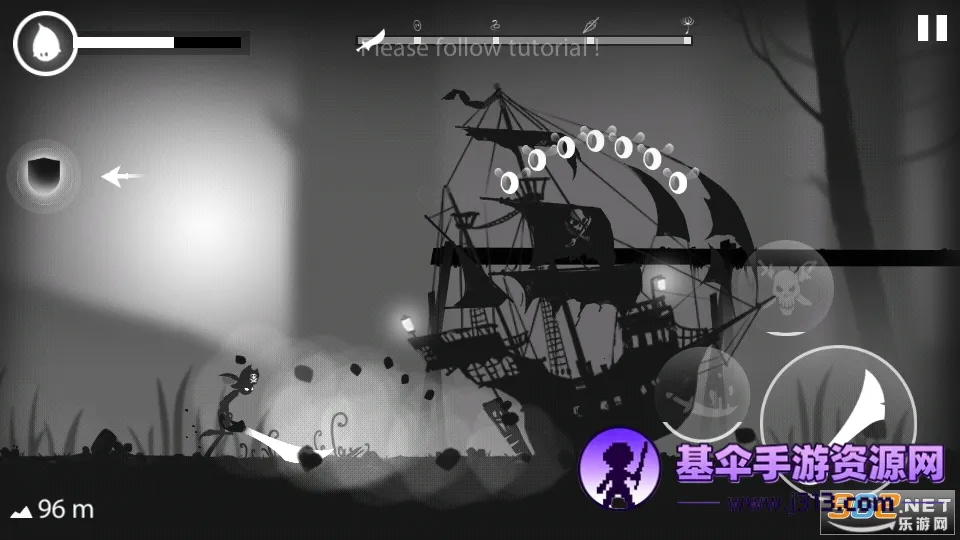The height and width of the screenshot is (540, 960).
Task: Click the purple pixel-character watermark logo
Action: [619, 467]
